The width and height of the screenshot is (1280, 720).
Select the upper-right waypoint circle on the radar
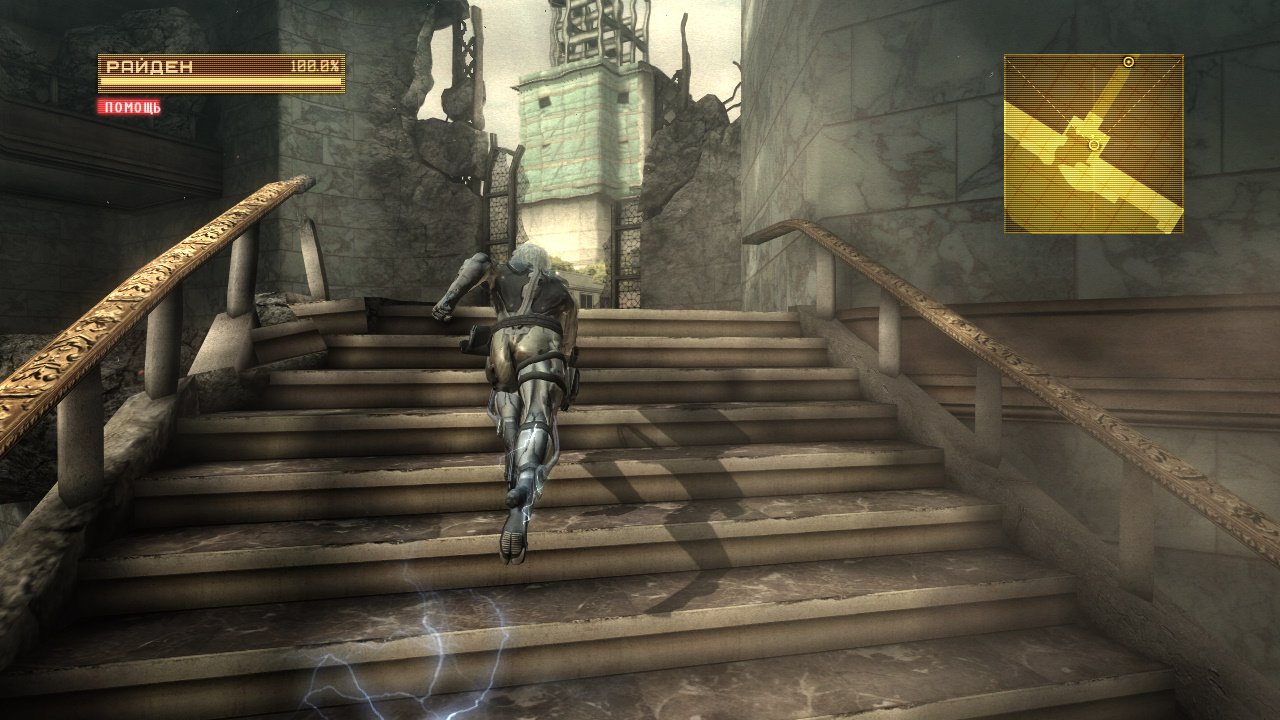1128,60
